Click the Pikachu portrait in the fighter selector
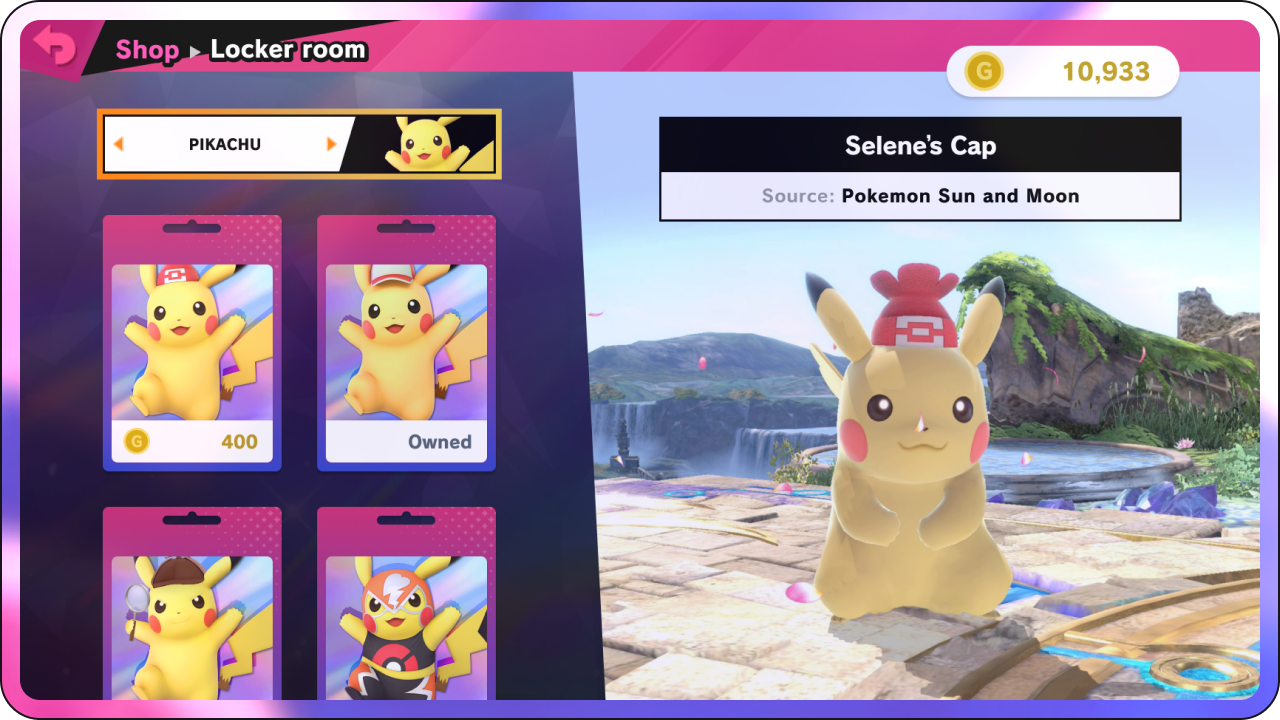Viewport: 1280px width, 720px height. tap(424, 144)
